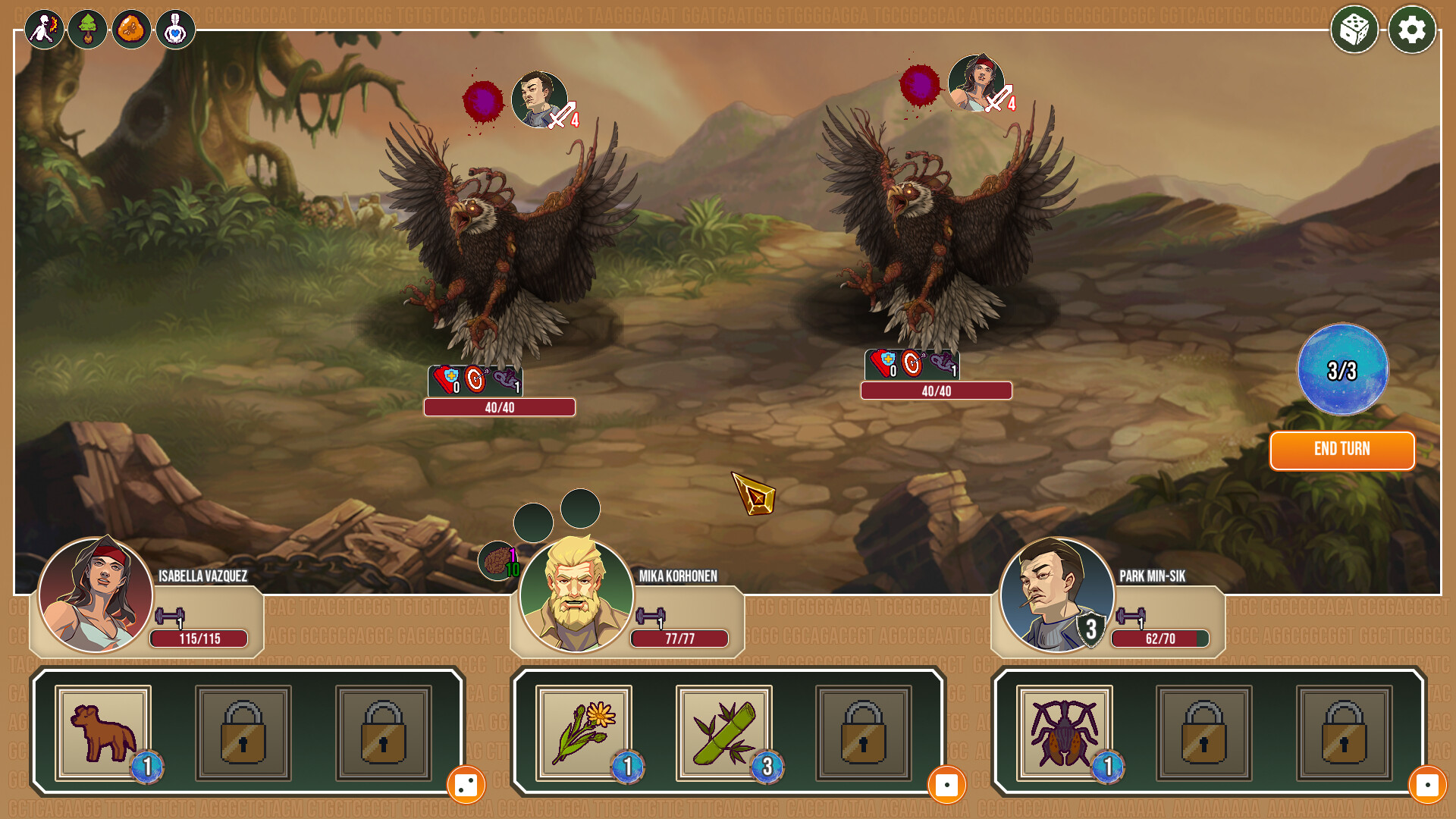Click the dice button at top right

point(1354,30)
